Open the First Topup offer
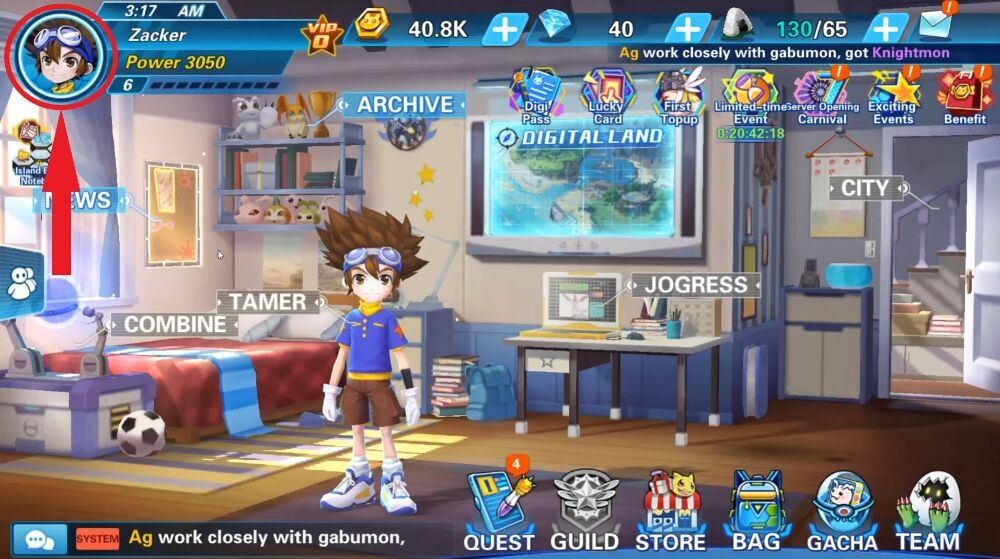Image resolution: width=1000 pixels, height=559 pixels. pos(679,97)
